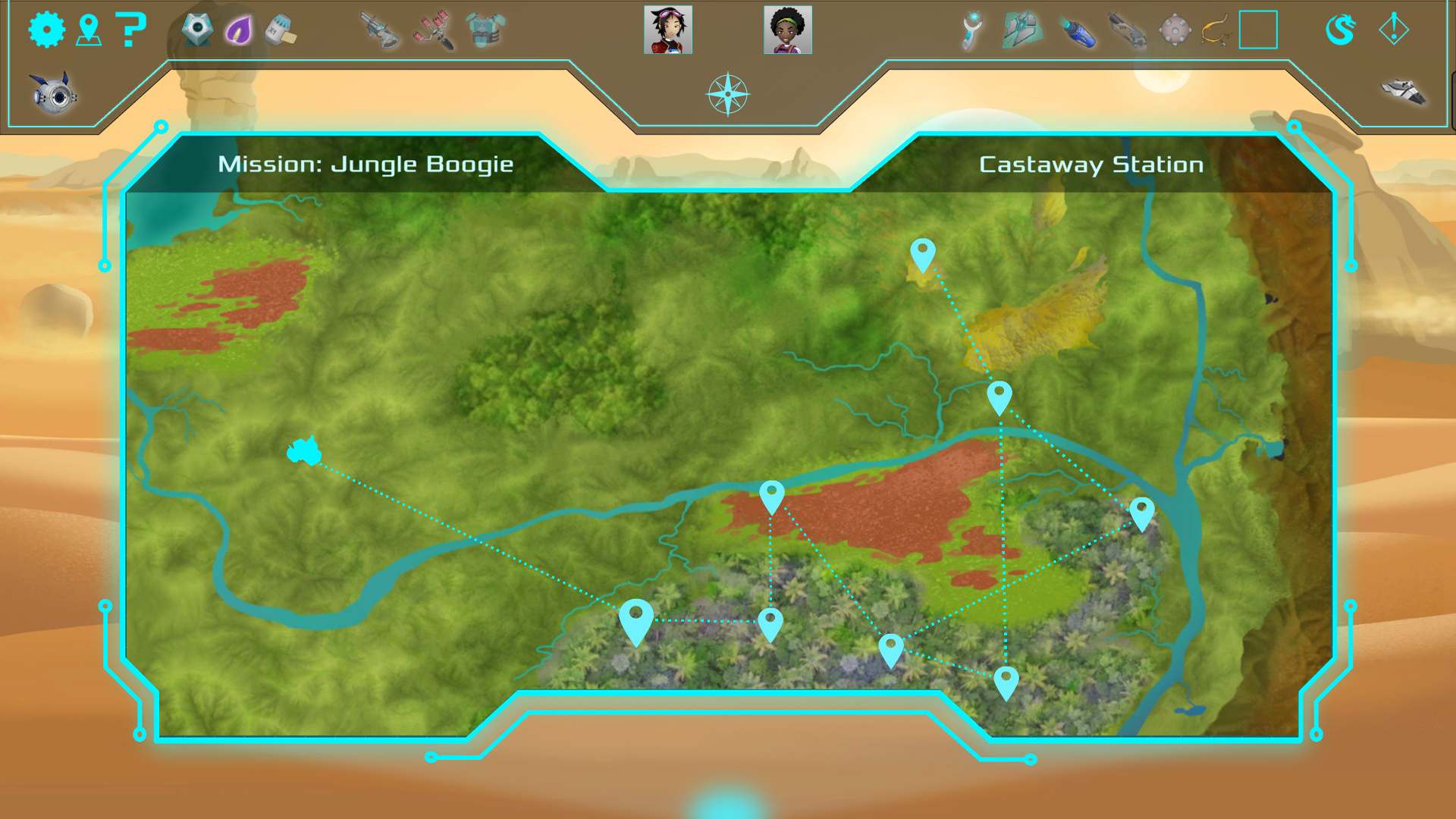Click the compass rose on the map
Viewport: 1456px width, 819px height.
pyautogui.click(x=728, y=95)
